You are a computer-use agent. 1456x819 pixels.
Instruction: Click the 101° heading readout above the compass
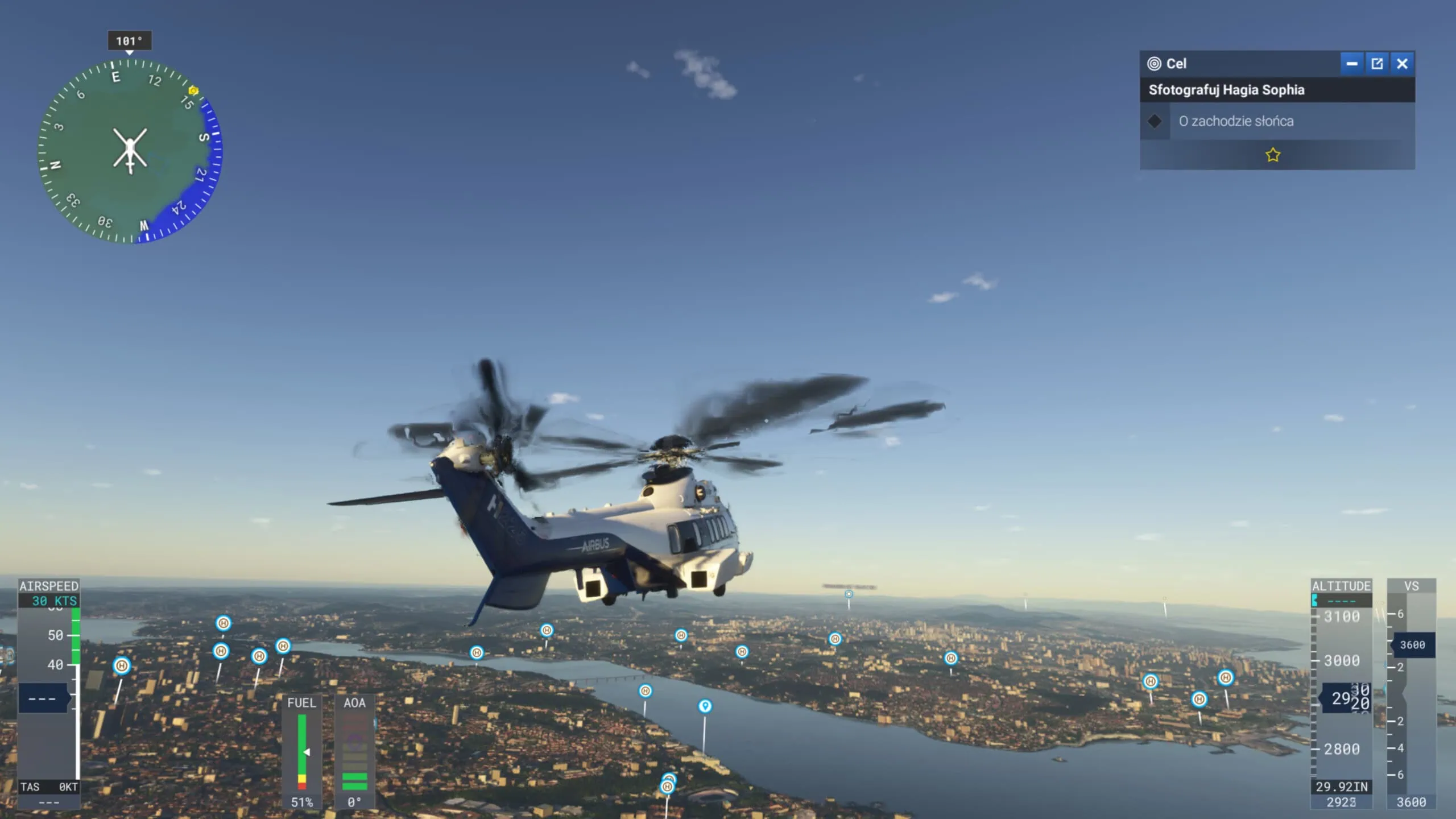click(129, 40)
